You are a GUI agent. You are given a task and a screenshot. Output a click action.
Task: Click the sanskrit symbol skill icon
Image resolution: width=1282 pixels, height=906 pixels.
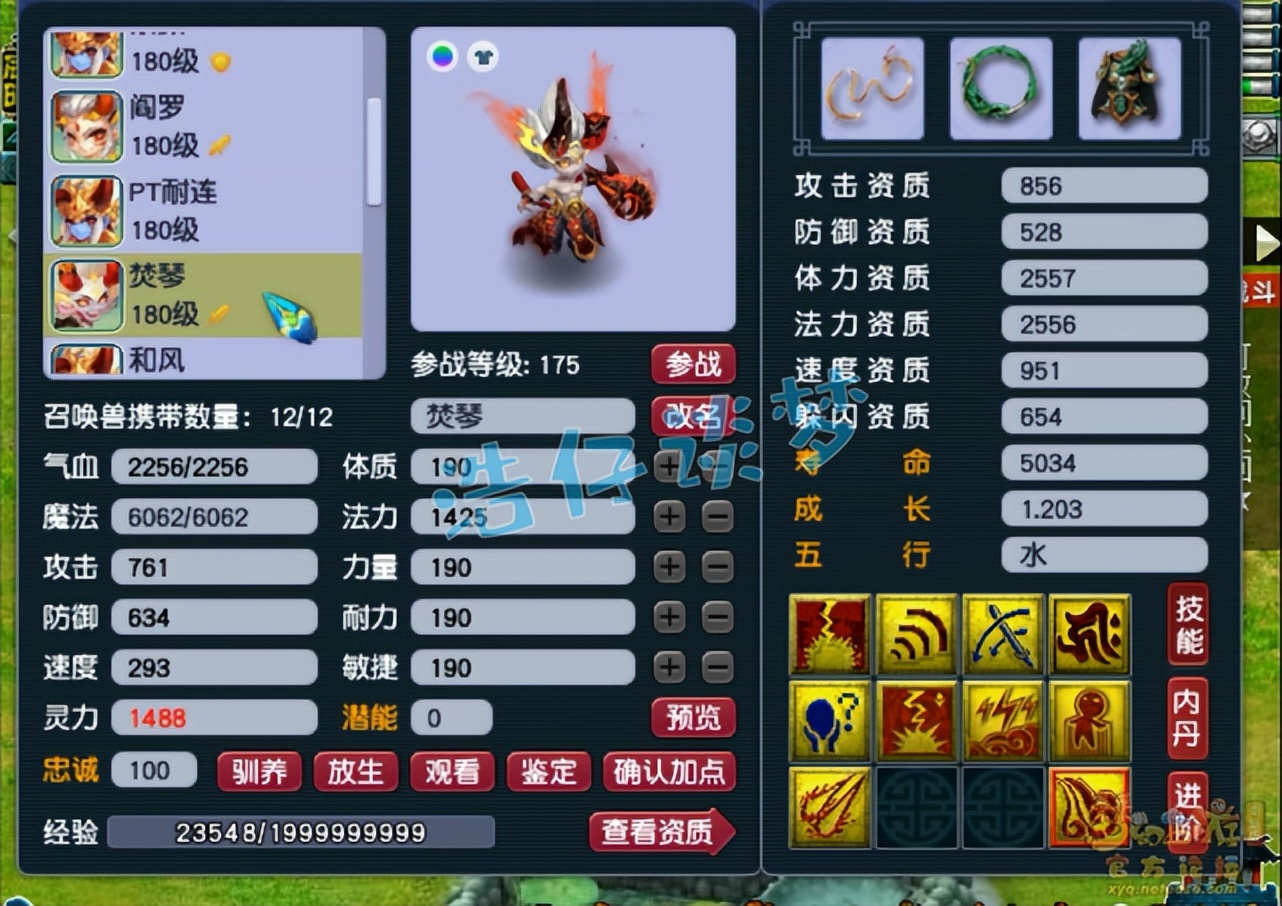(x=1089, y=630)
